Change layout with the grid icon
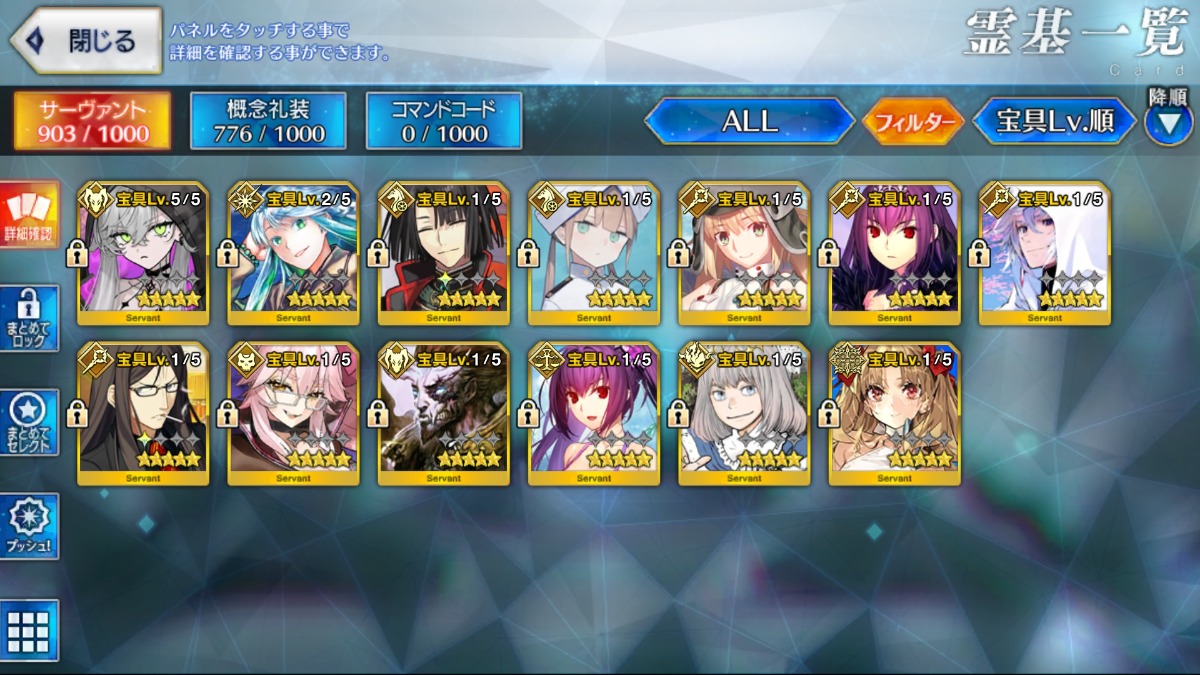This screenshot has height=675, width=1200. tap(29, 630)
